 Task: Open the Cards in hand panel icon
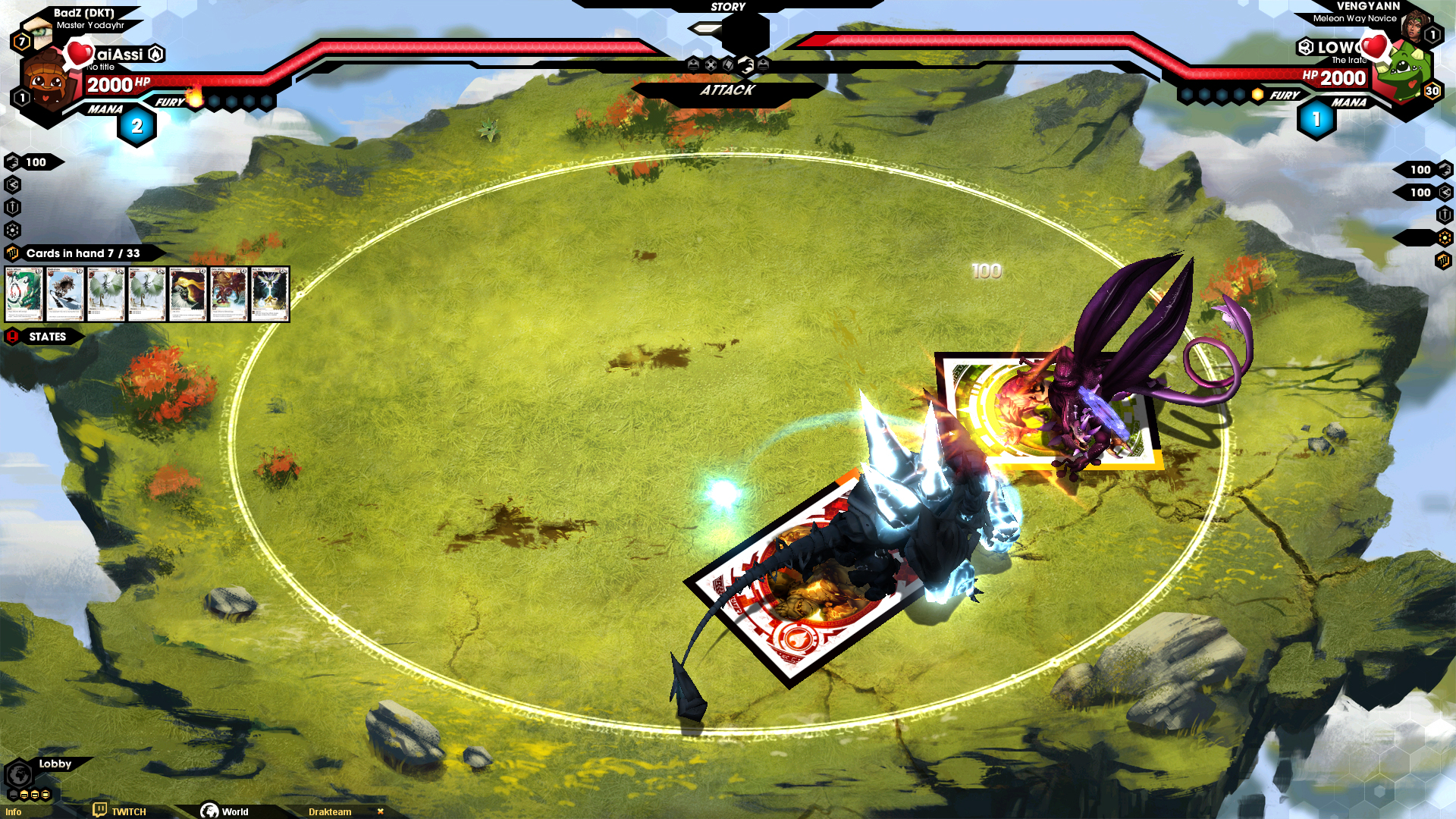(x=12, y=253)
